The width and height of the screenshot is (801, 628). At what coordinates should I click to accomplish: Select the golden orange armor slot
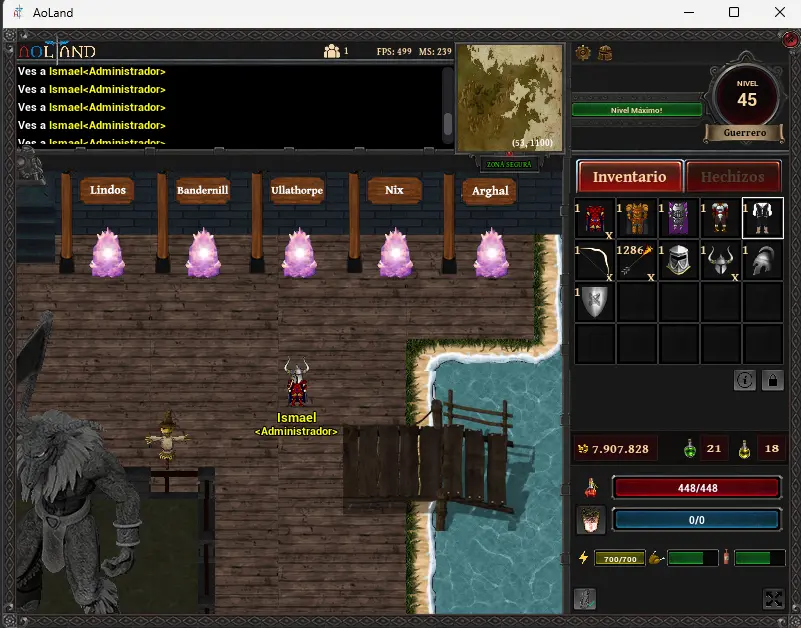click(637, 218)
